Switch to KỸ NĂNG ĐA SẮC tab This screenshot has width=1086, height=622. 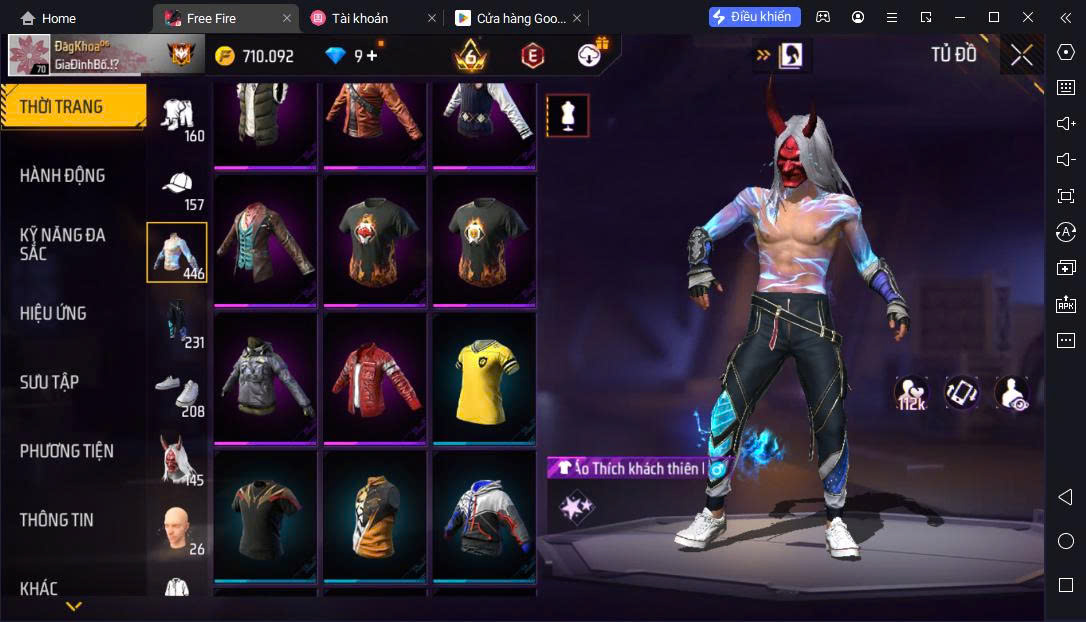[62, 244]
